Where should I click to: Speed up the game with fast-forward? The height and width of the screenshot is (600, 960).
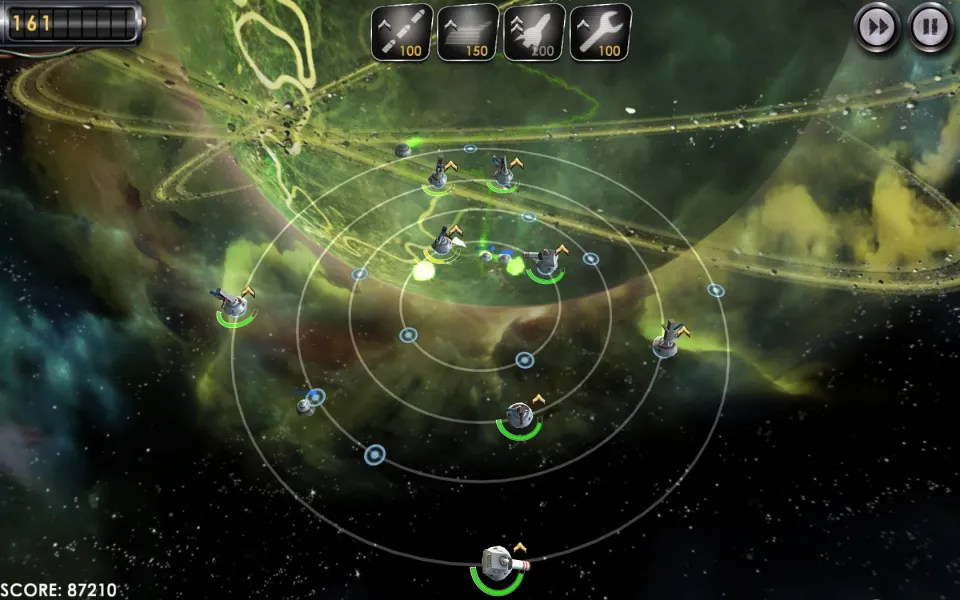(877, 27)
